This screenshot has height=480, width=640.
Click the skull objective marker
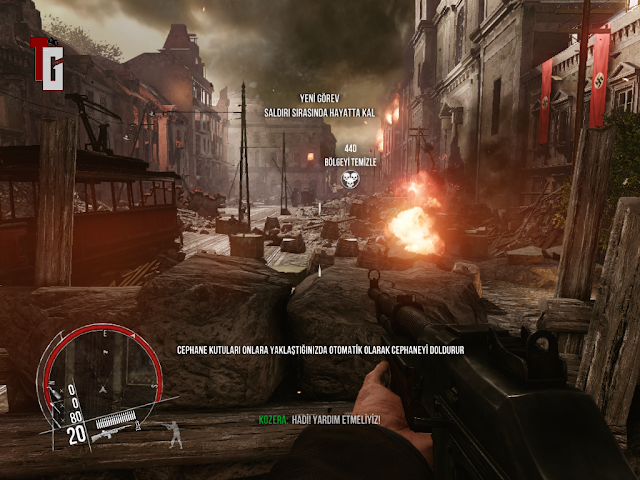coord(349,179)
